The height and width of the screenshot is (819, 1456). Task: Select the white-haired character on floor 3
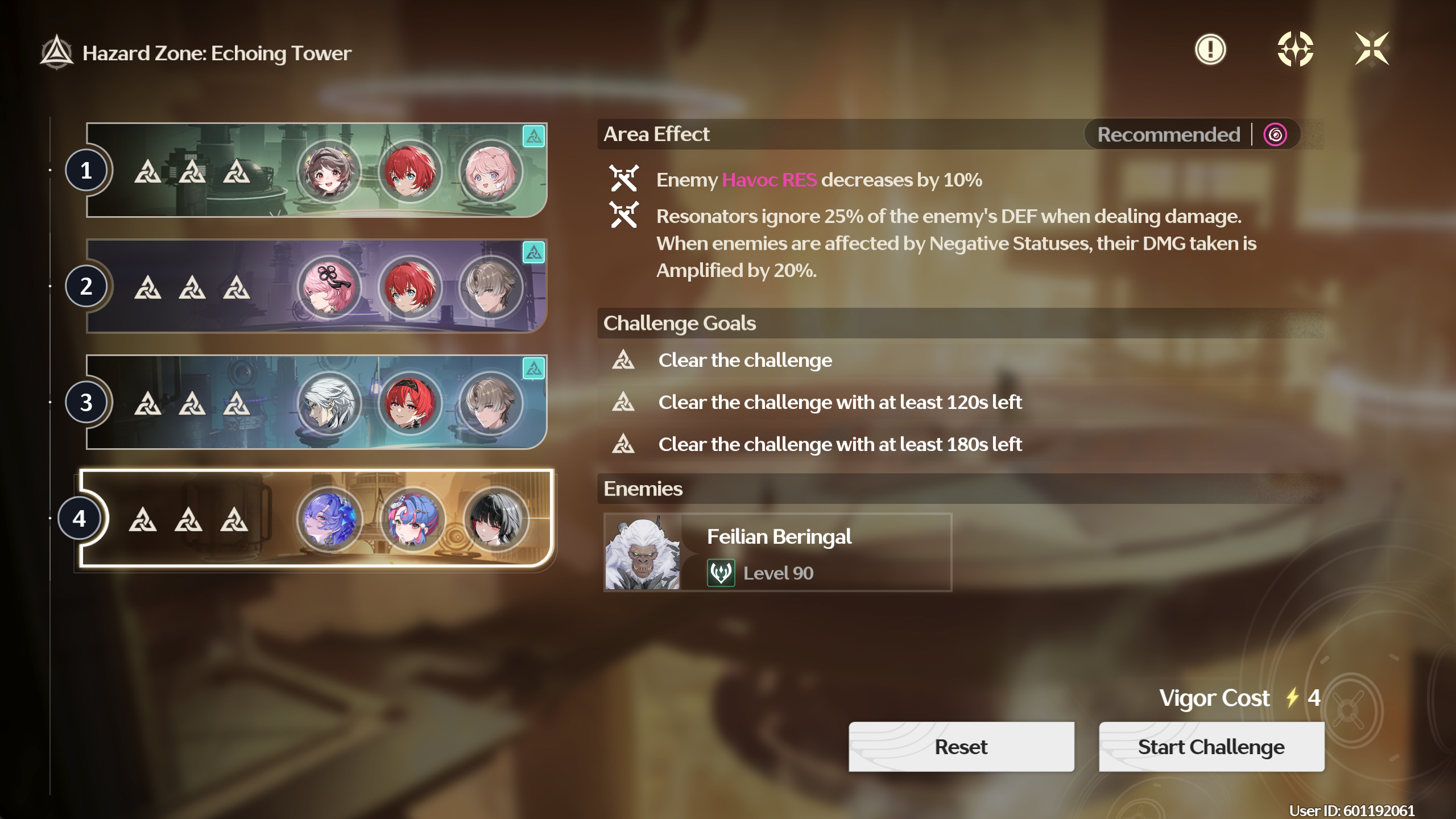tap(329, 403)
